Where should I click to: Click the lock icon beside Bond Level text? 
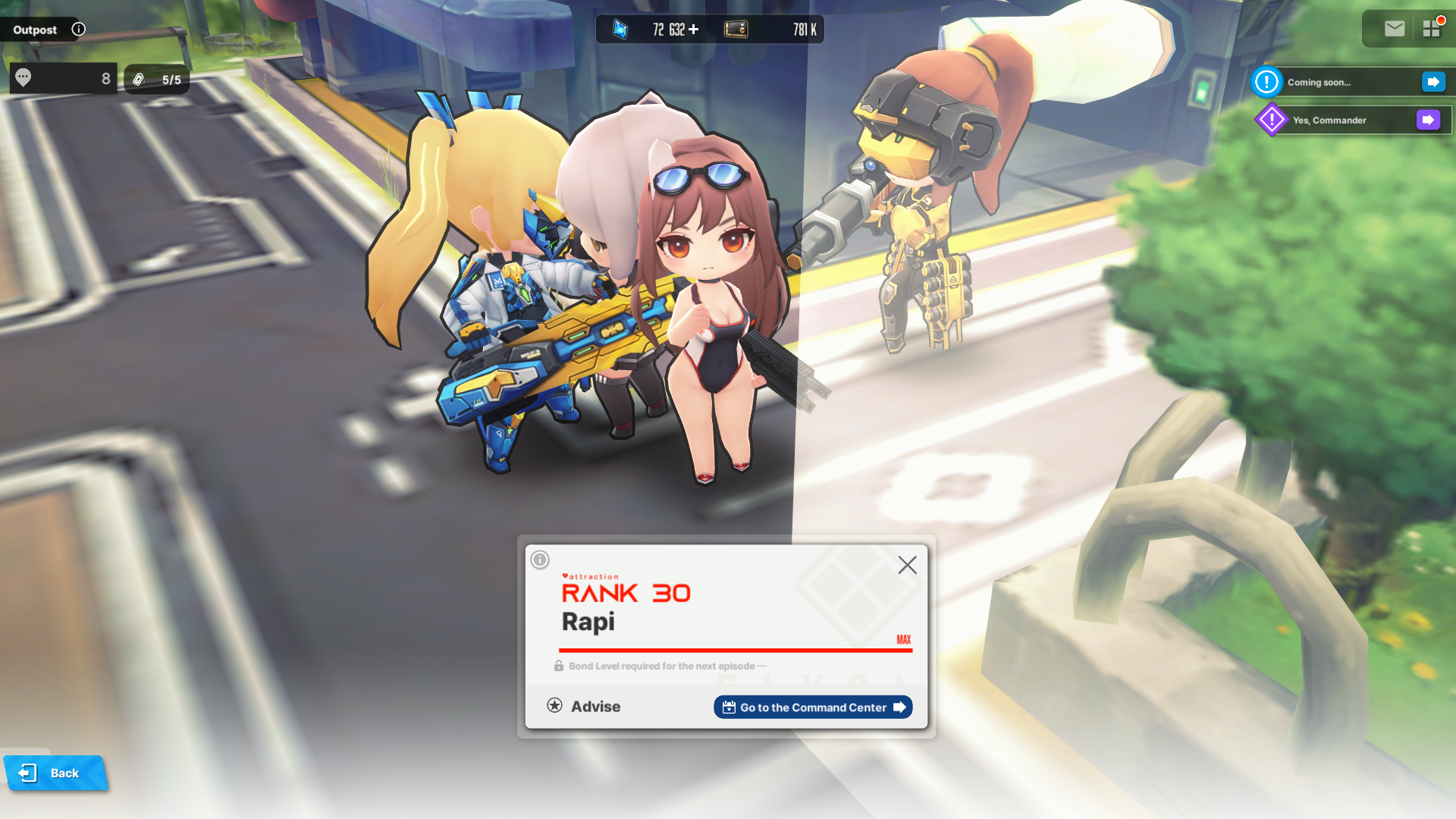(559, 665)
